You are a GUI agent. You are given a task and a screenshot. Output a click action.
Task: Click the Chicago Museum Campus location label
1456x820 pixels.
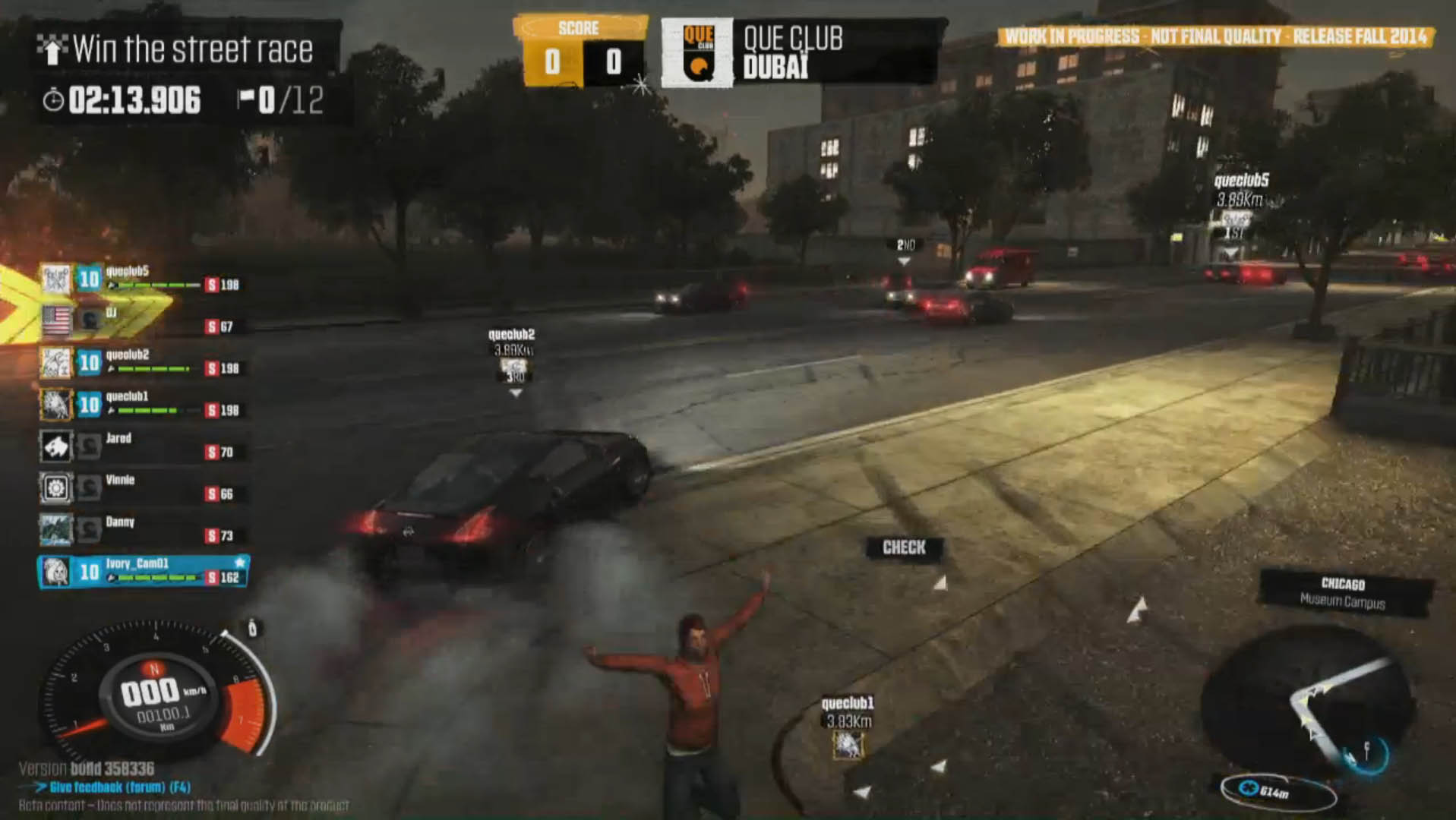pyautogui.click(x=1343, y=593)
